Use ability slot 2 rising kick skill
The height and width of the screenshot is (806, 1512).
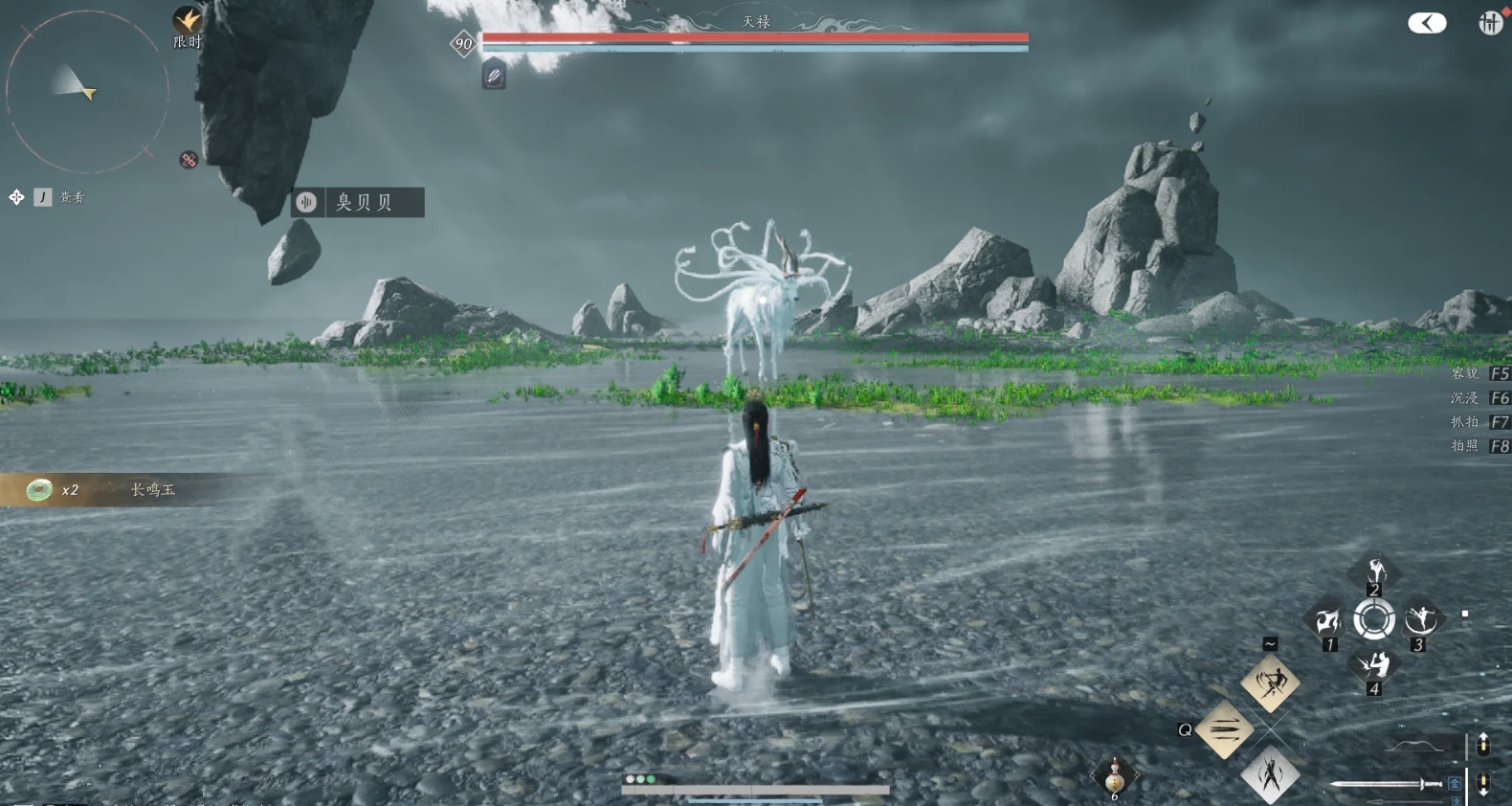coord(1374,572)
